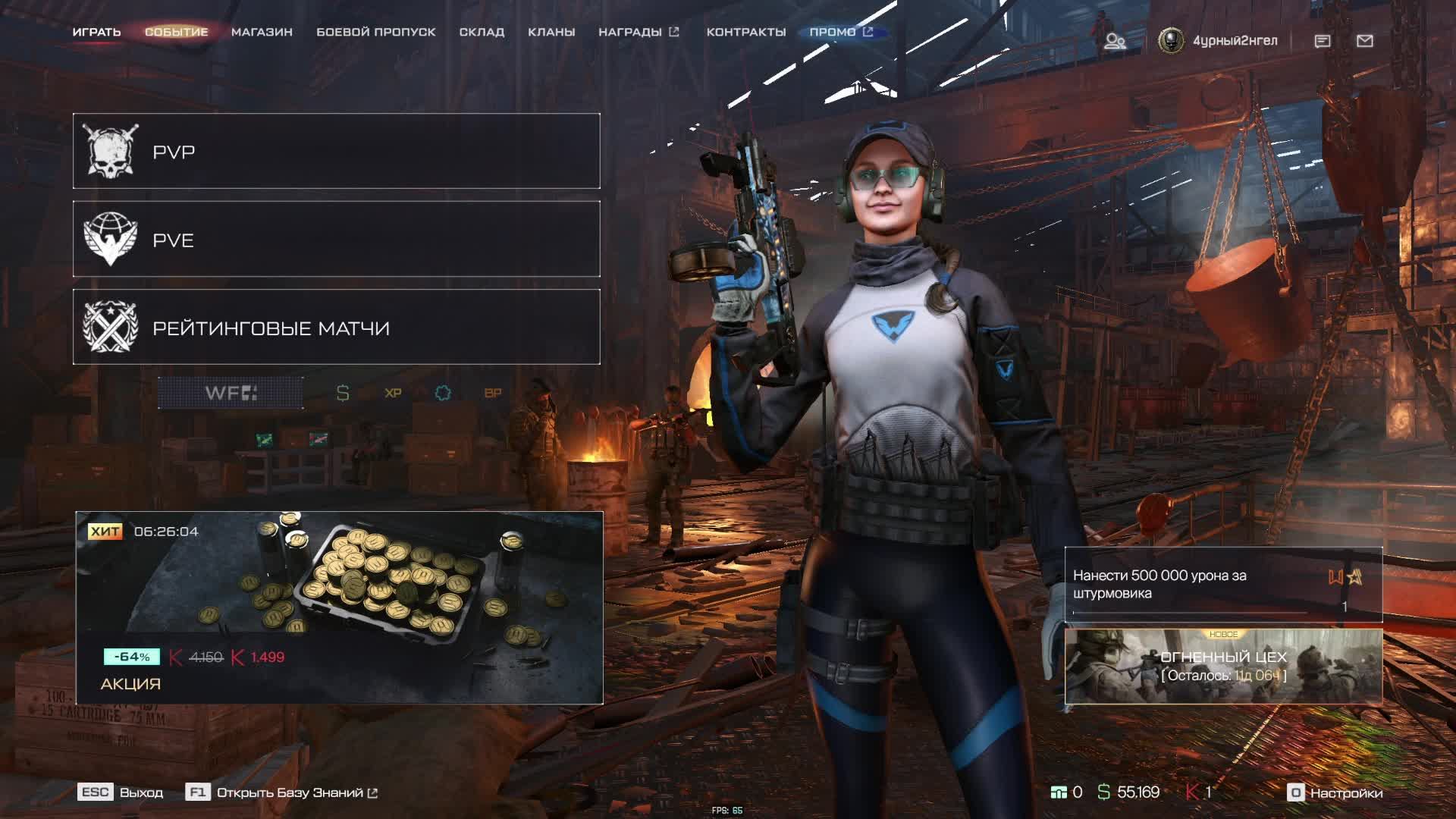
Task: Open the СОБЫТИЕ tab
Action: [176, 32]
